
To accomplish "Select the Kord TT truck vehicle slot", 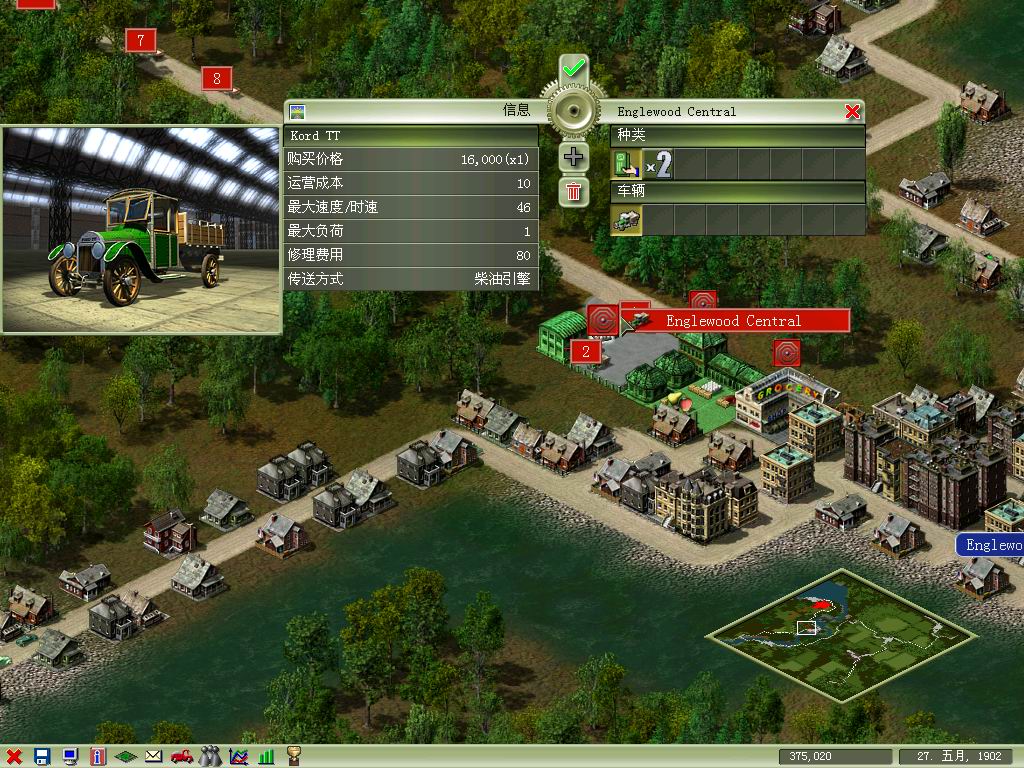I will pos(627,220).
